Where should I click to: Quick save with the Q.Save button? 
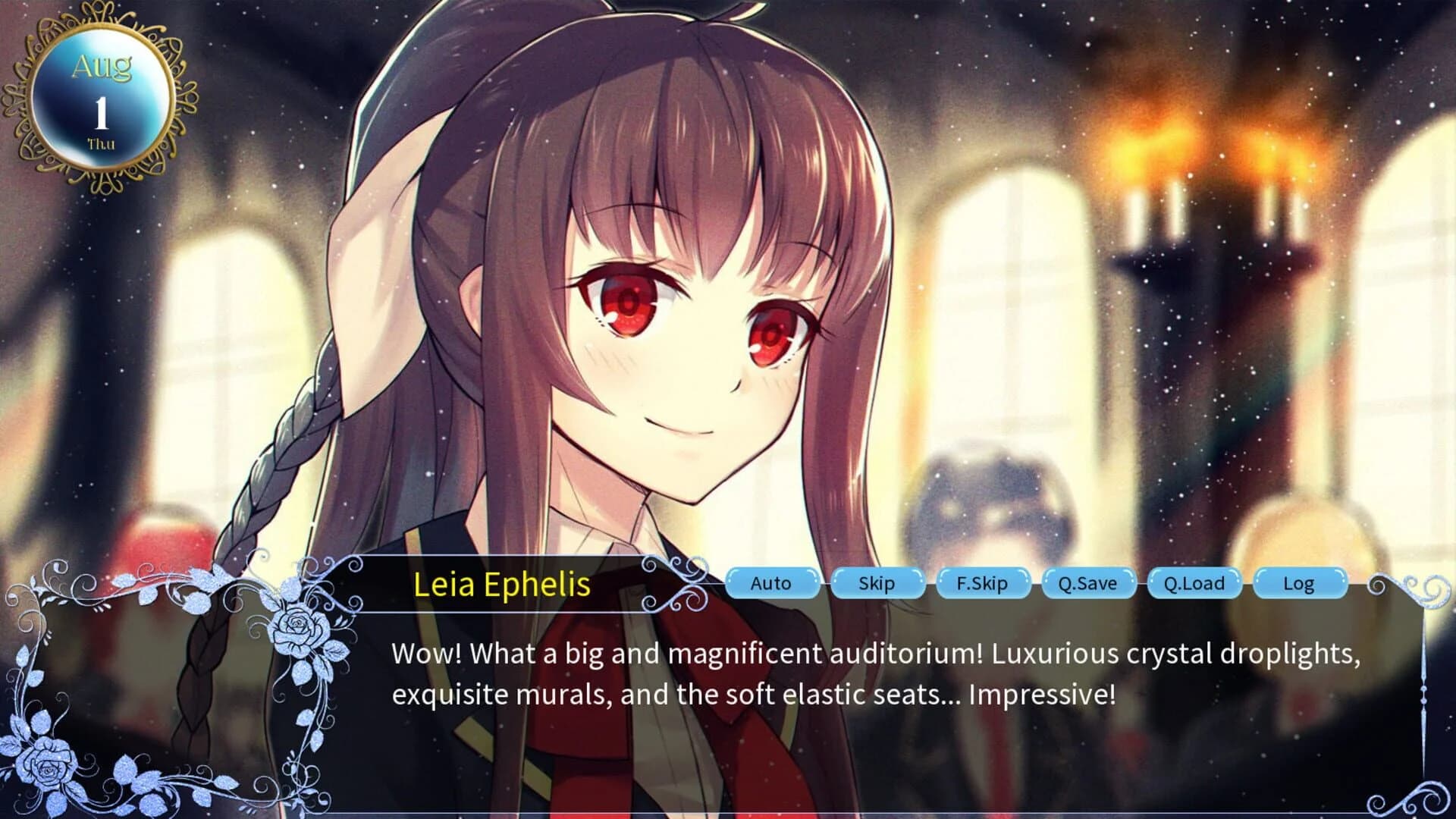(x=1090, y=584)
